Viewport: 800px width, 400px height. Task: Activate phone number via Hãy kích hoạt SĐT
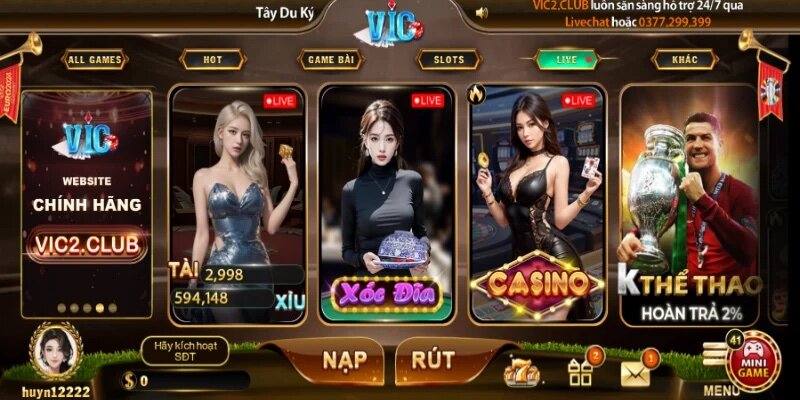pyautogui.click(x=184, y=351)
